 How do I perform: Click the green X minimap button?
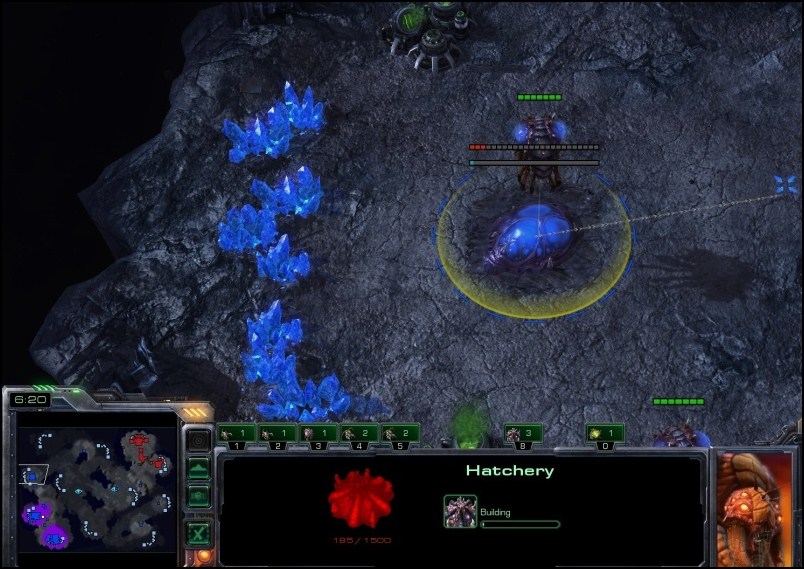[199, 533]
